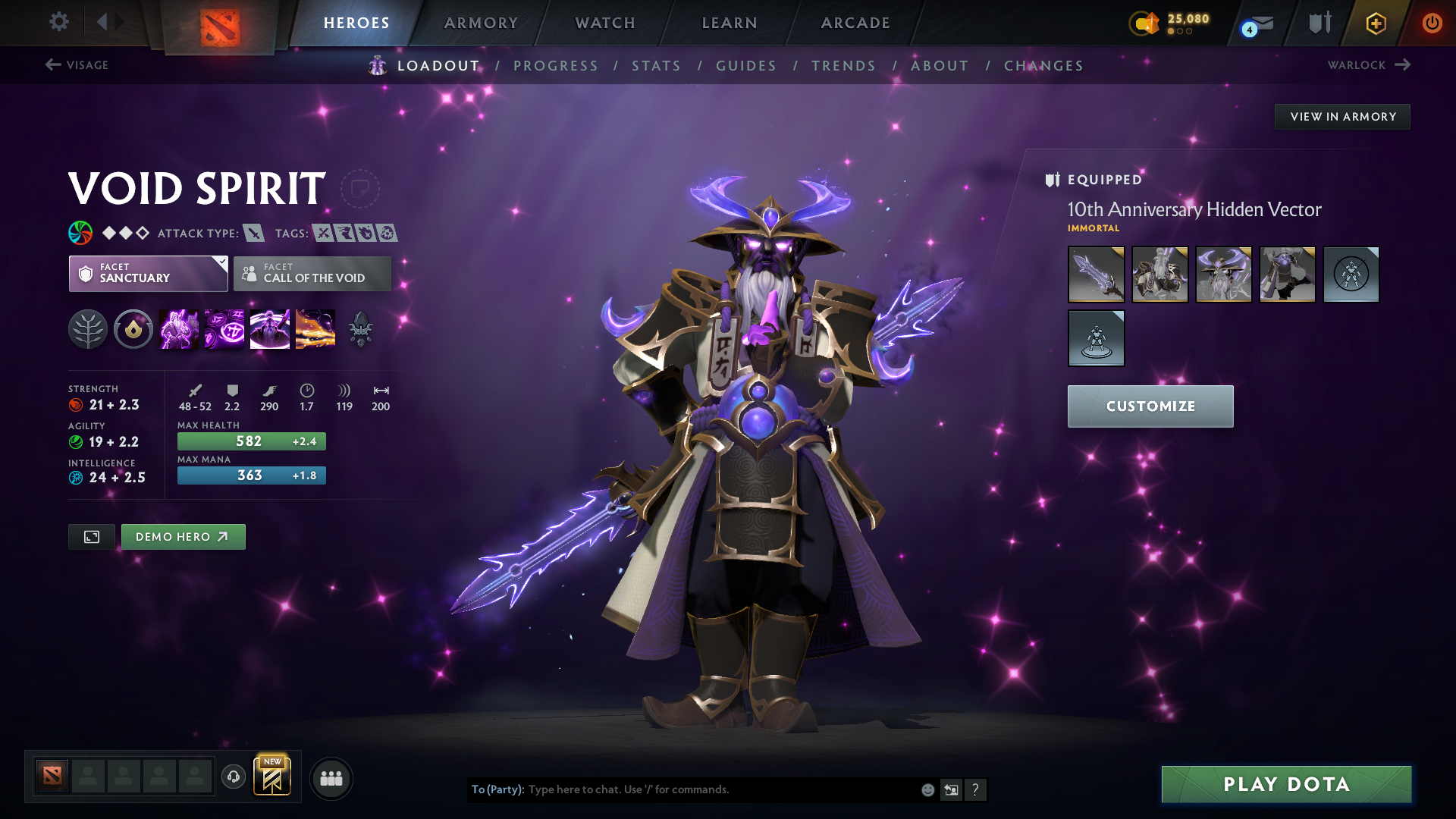Screen dimensions: 1456x819
Task: Switch to the Call of the Void facet
Action: (x=312, y=274)
